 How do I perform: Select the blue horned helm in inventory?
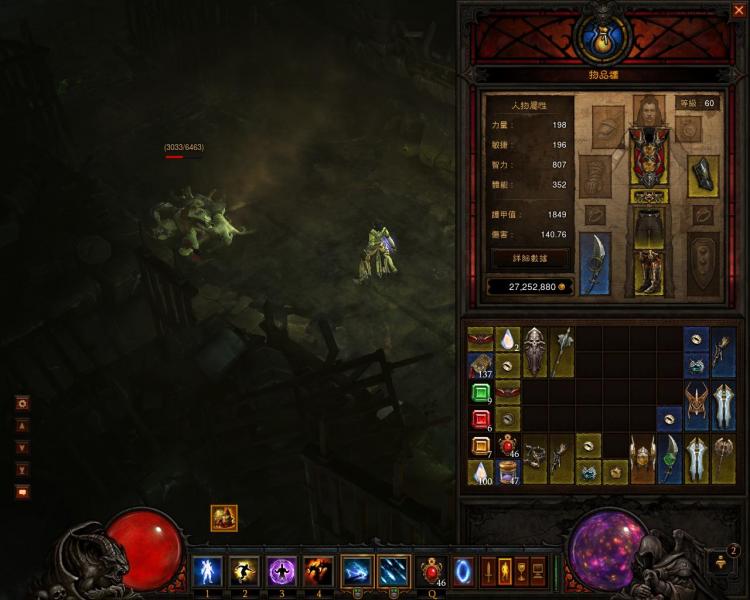(x=696, y=404)
